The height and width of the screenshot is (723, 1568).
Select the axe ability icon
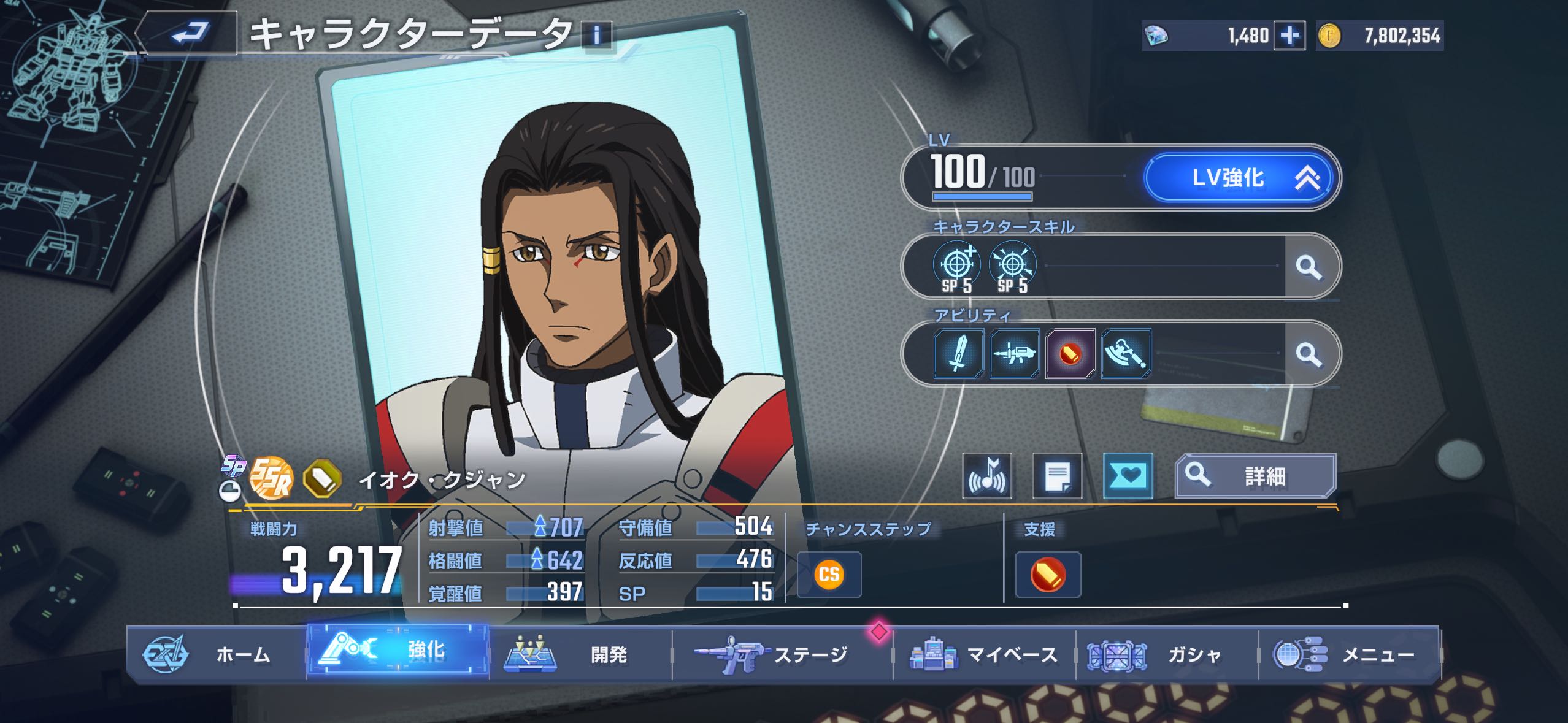point(1126,354)
